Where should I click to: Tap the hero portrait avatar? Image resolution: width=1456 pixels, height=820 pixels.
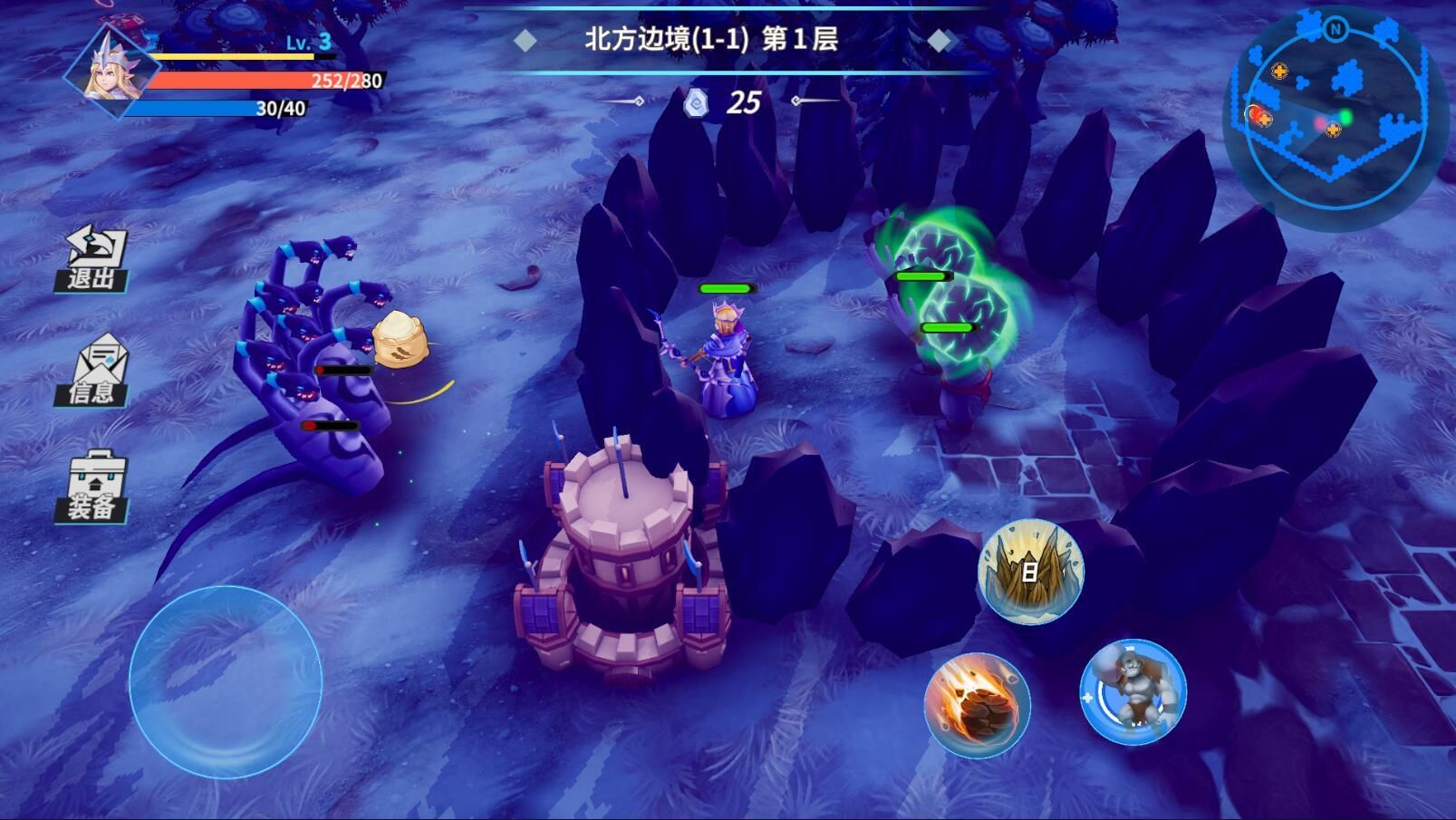coord(109,68)
